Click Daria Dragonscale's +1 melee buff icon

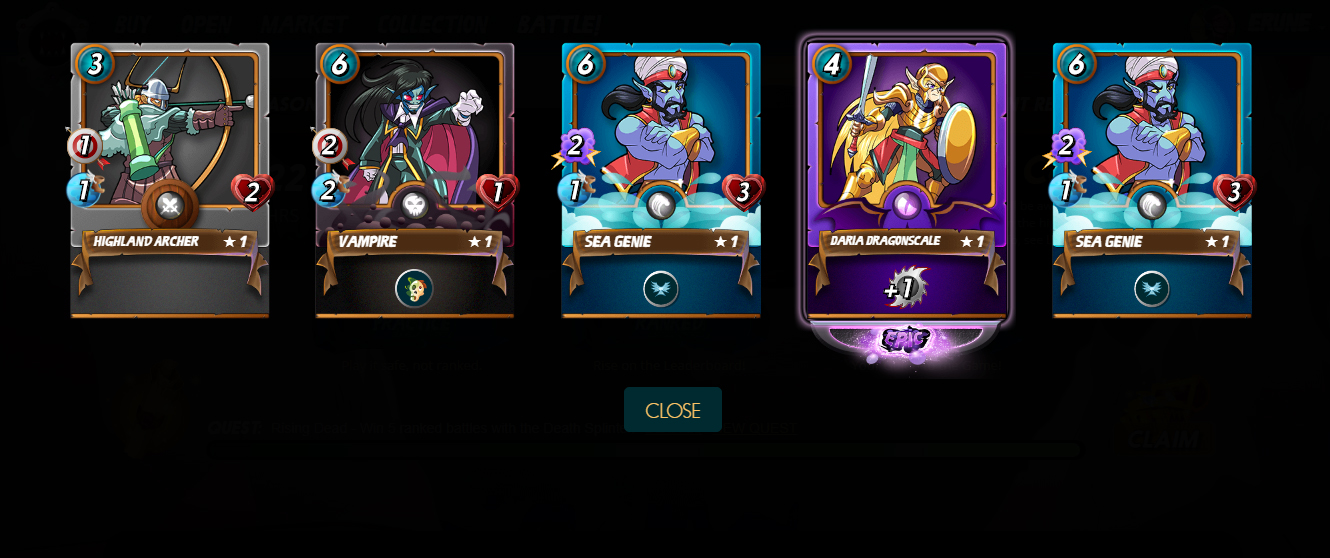[x=905, y=288]
